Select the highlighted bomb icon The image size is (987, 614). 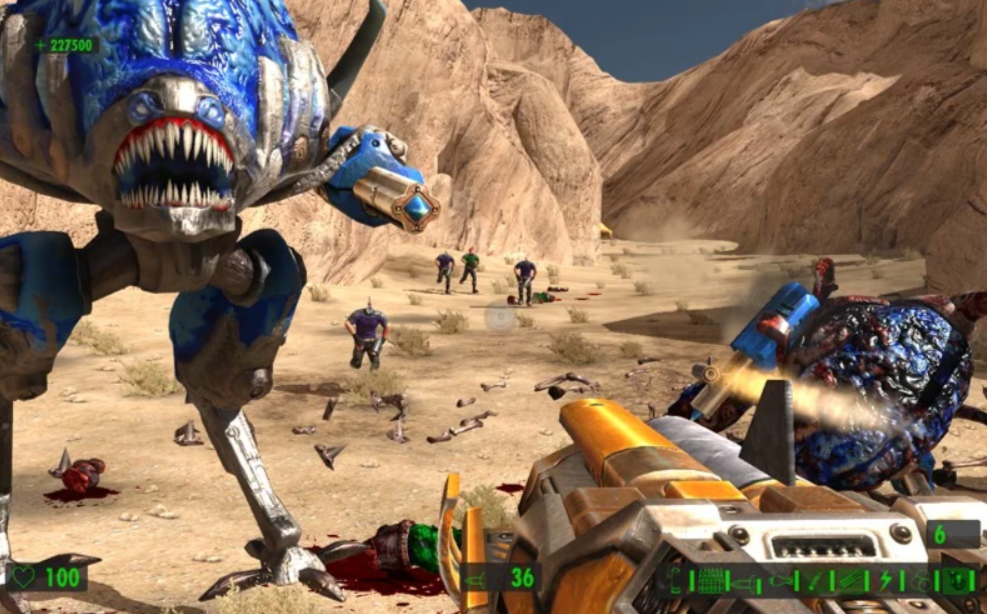(x=955, y=580)
